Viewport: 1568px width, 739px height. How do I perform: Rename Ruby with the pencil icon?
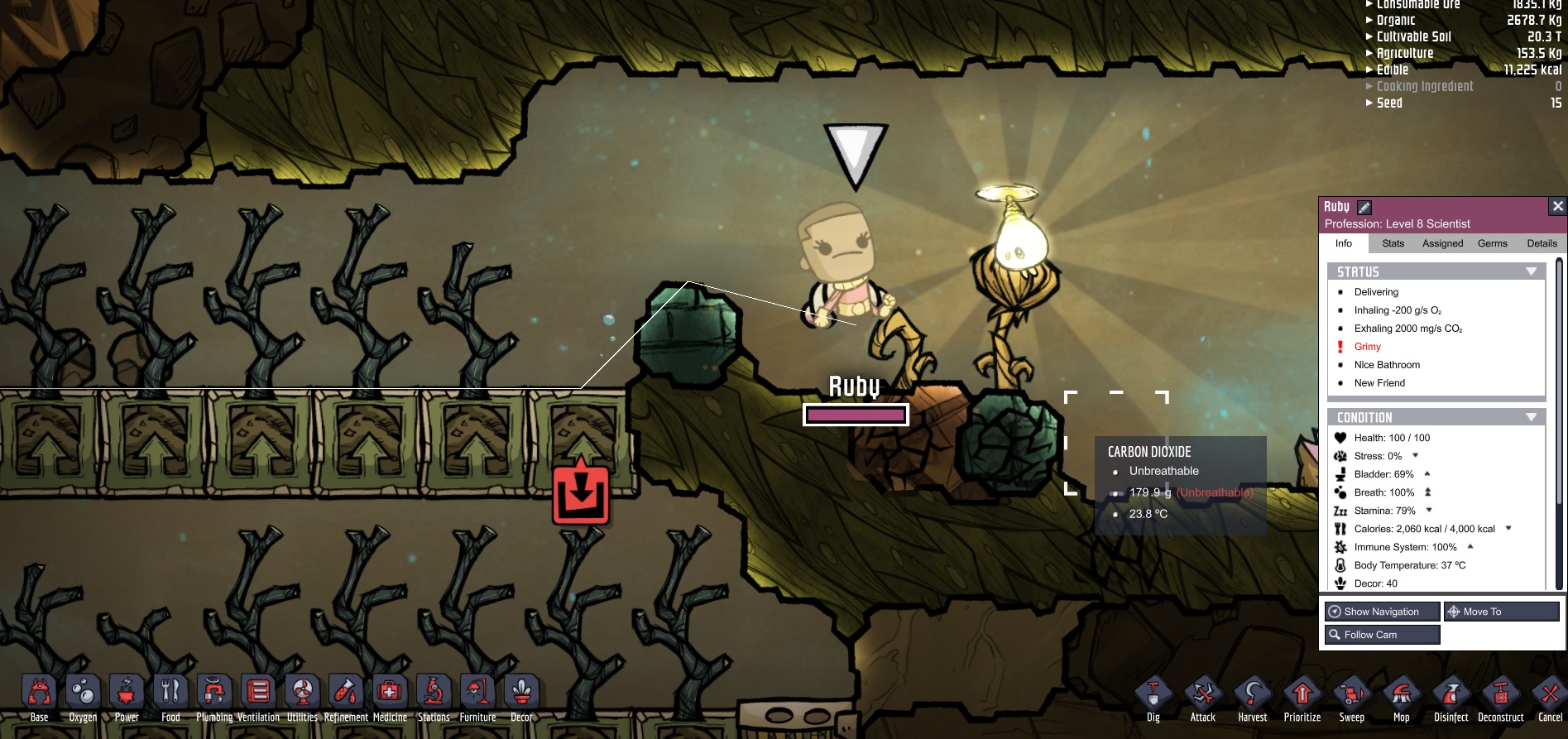(x=1364, y=208)
